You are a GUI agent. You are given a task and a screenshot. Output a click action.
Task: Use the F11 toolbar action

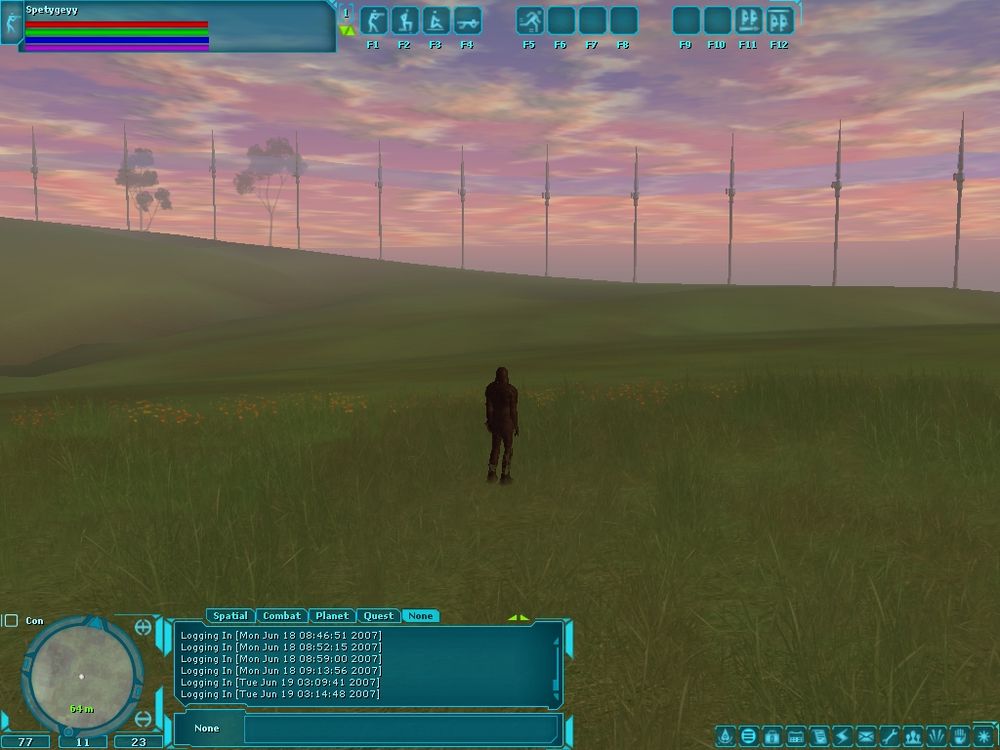click(x=748, y=21)
